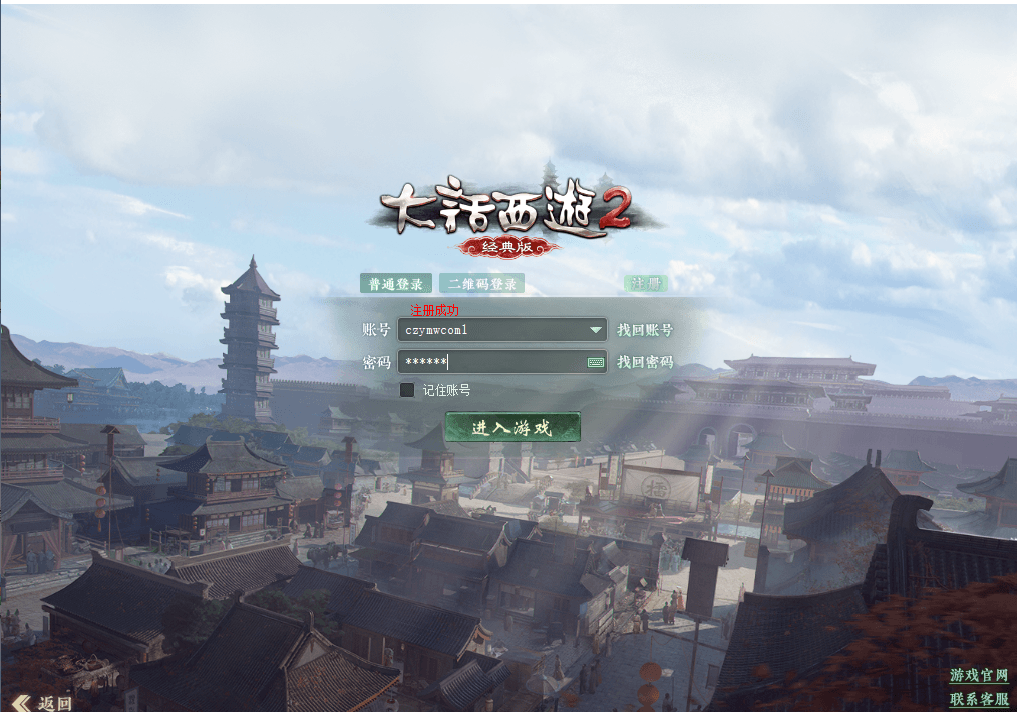Open the 游戏官网 link
Viewport: 1017px width, 712px height.
(979, 676)
